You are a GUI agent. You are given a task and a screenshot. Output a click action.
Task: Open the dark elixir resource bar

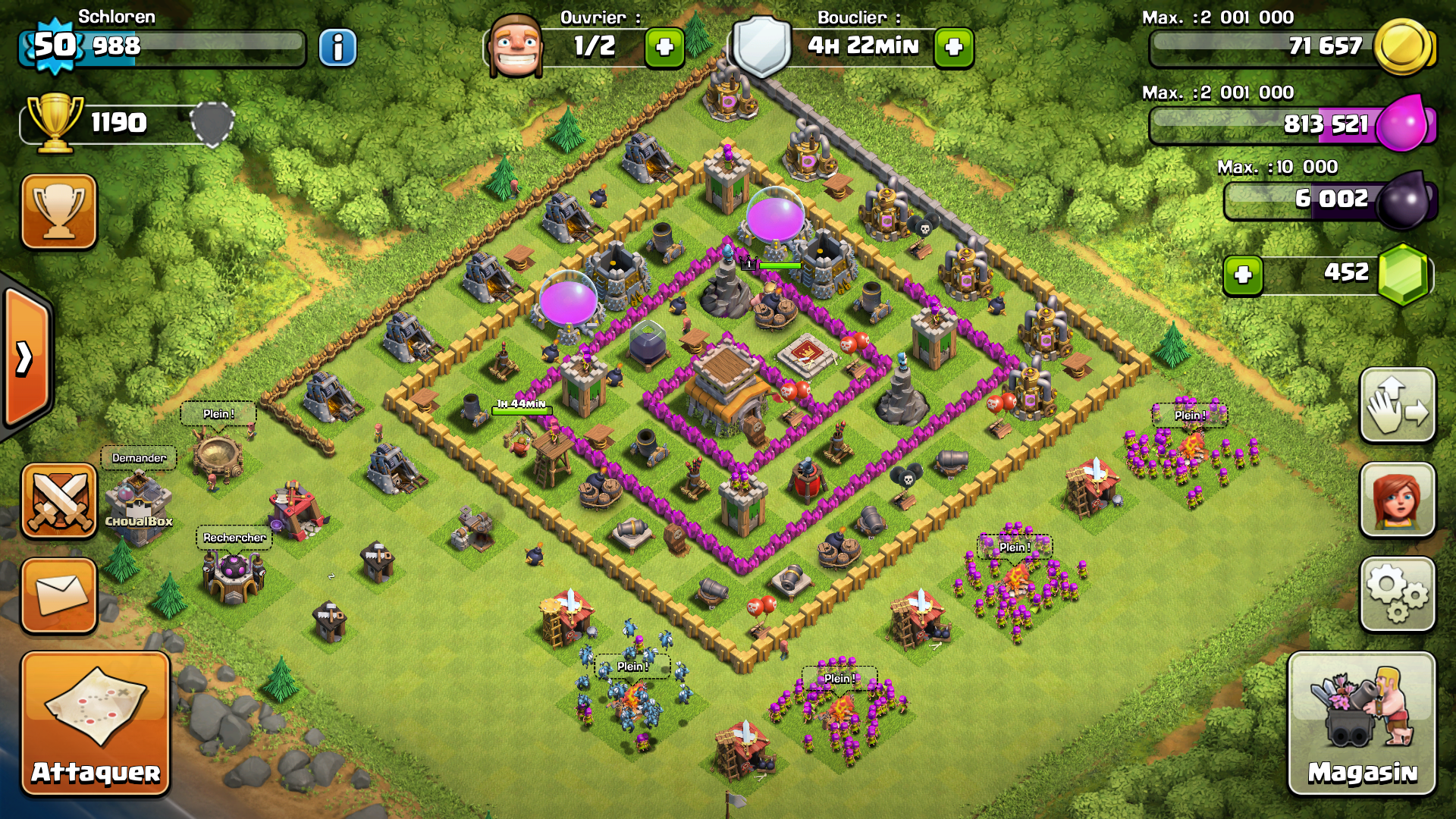(x=1327, y=199)
